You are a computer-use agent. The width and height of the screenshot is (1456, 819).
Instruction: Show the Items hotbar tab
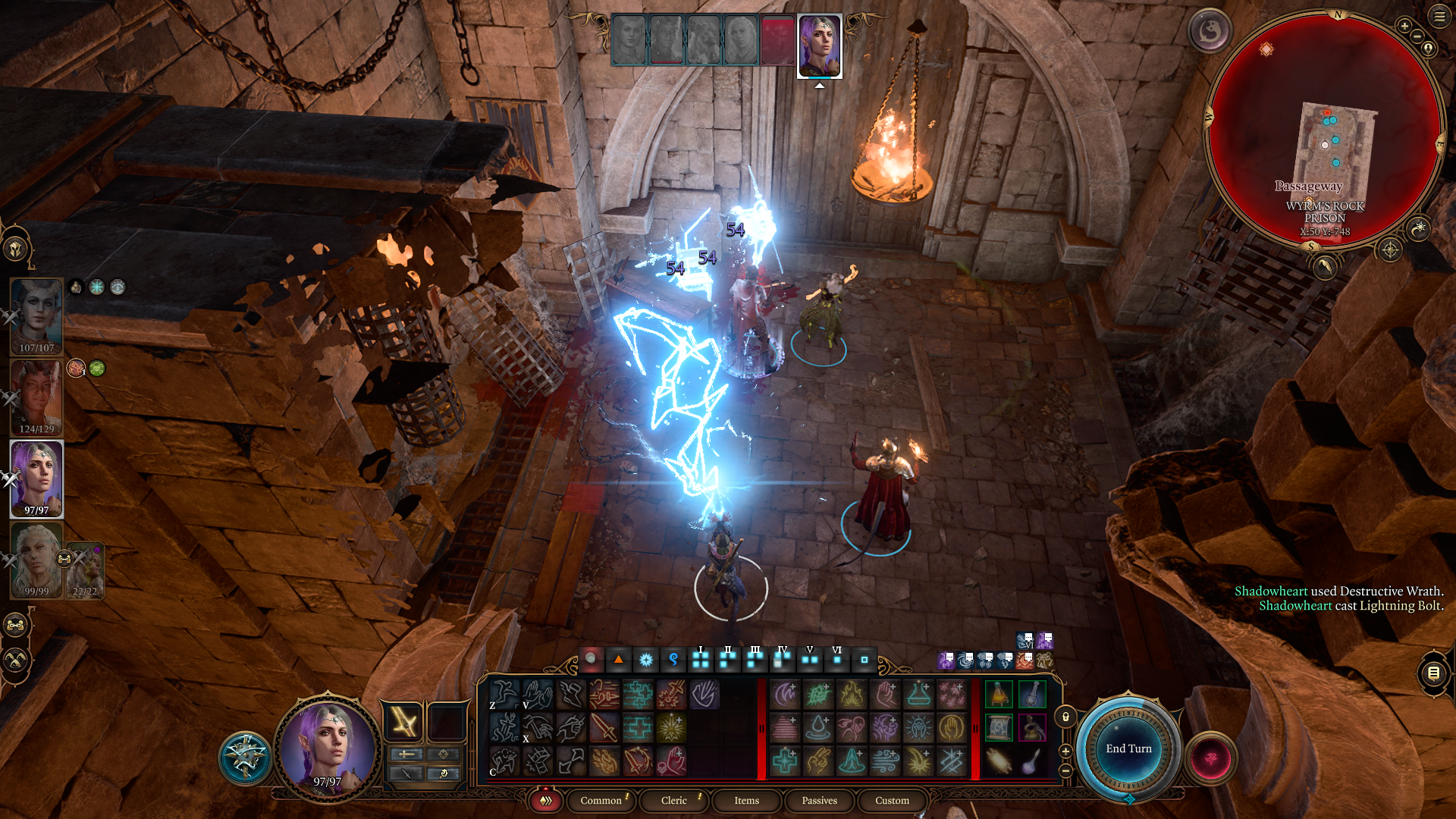[746, 800]
